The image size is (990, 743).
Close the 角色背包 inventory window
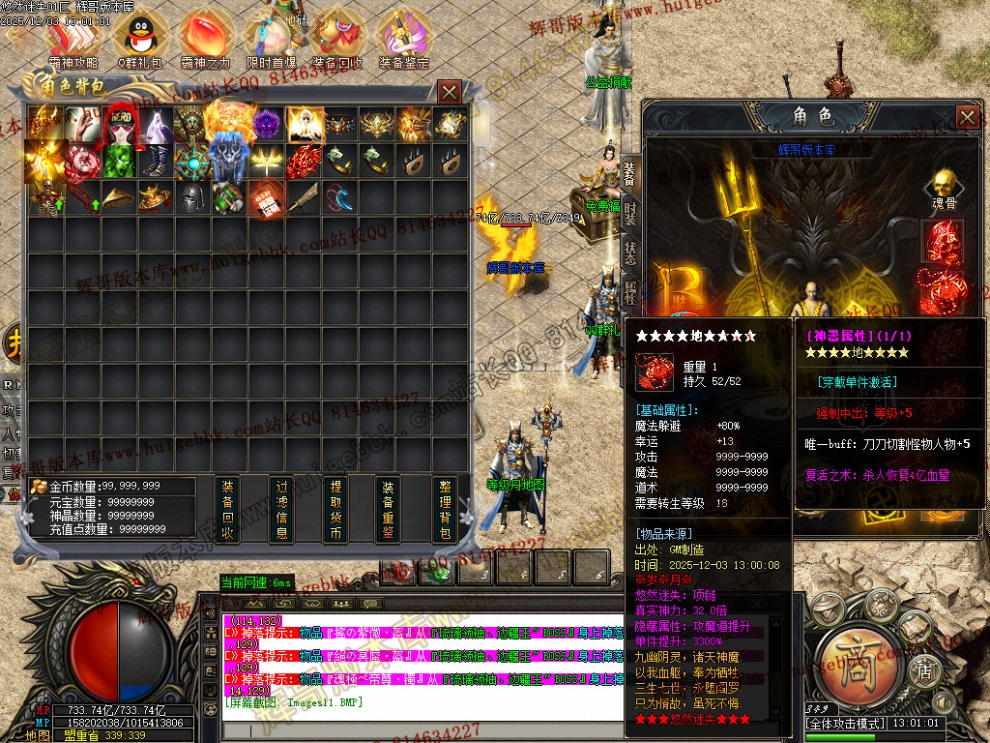[450, 92]
